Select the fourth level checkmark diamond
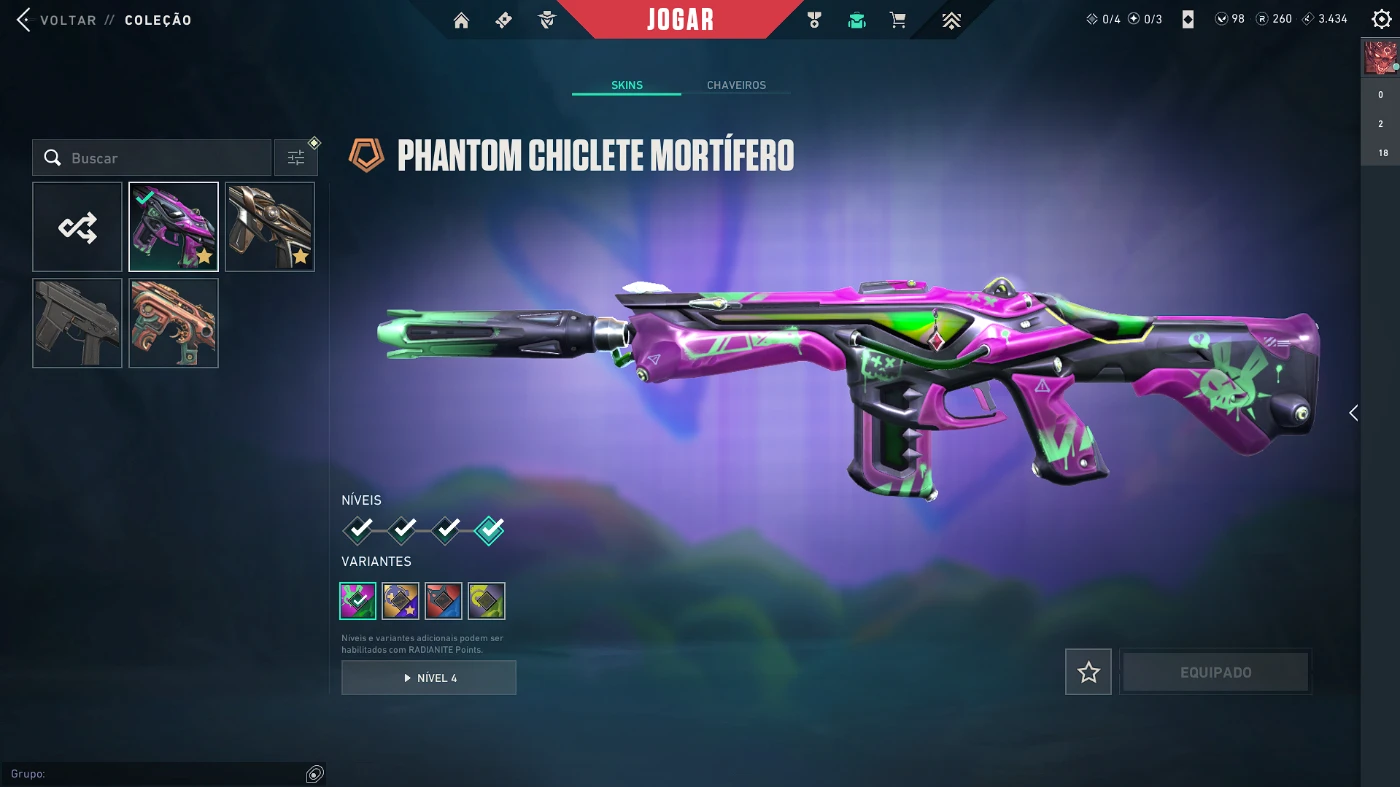1400x787 pixels. point(489,529)
